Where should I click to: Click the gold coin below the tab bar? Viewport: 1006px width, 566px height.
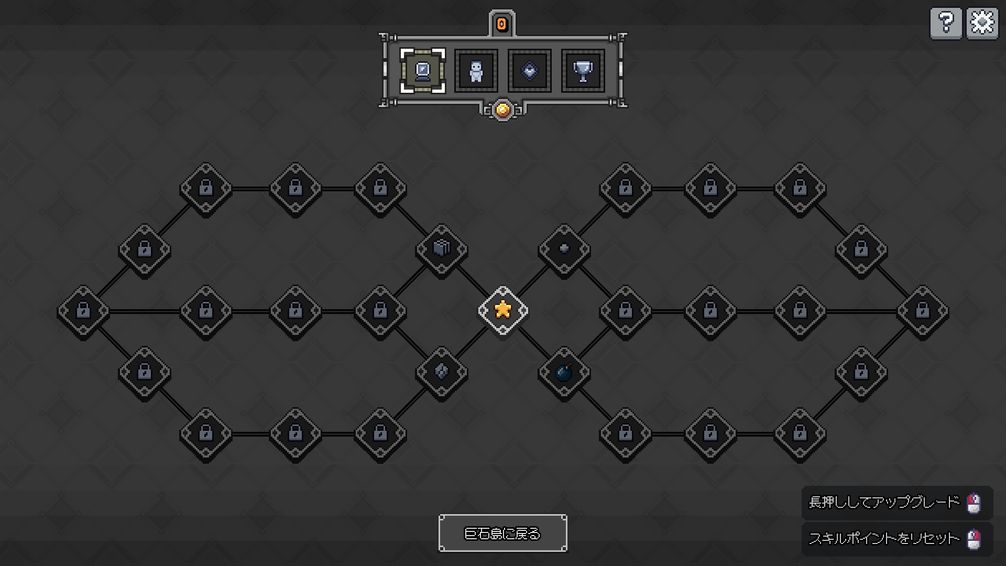coord(502,110)
